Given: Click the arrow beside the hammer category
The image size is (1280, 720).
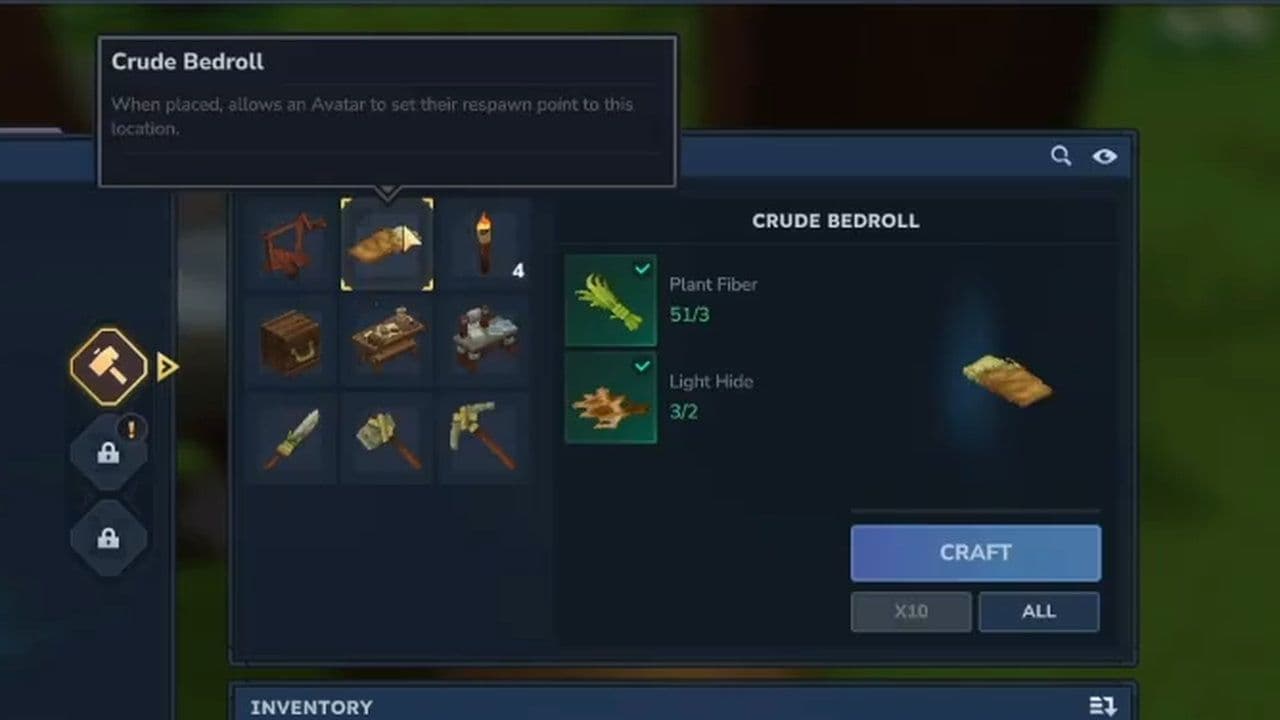Looking at the screenshot, I should (167, 367).
